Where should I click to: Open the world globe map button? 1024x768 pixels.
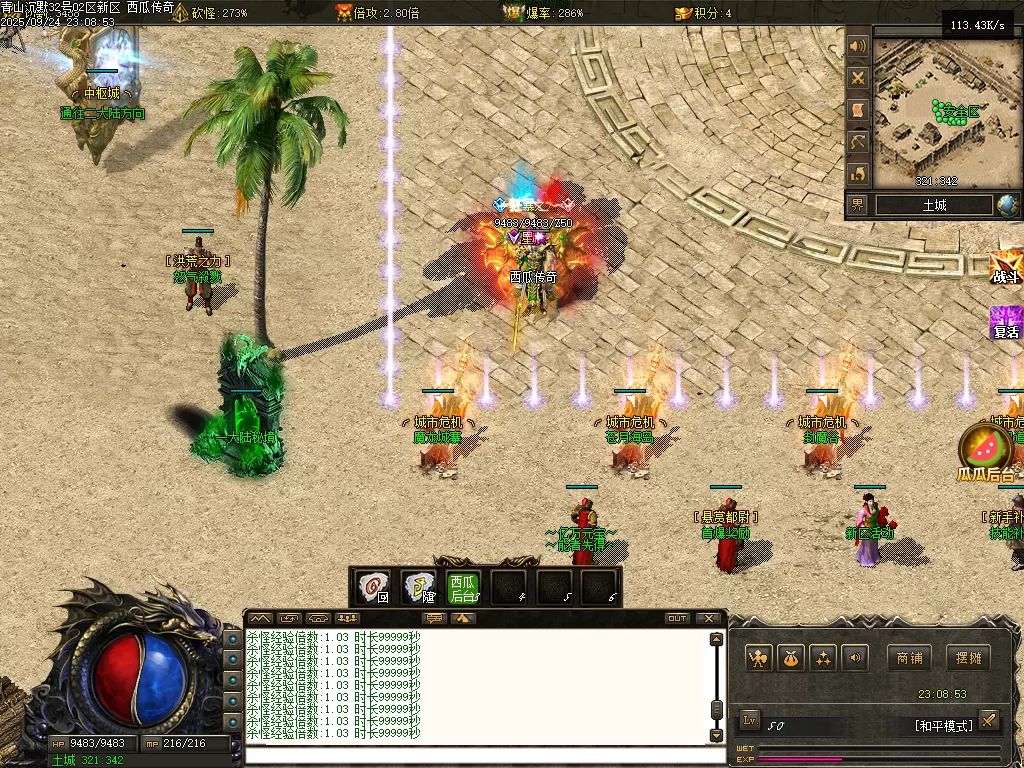1008,205
